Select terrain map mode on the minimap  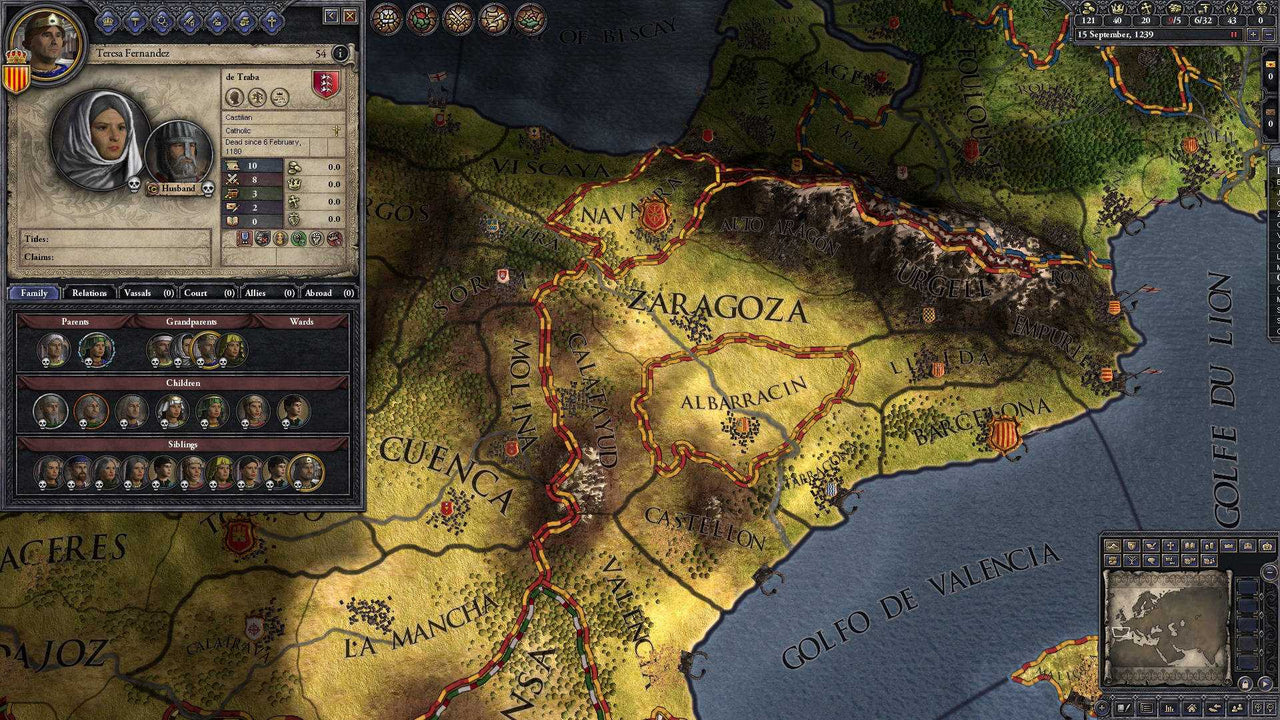(1112, 544)
